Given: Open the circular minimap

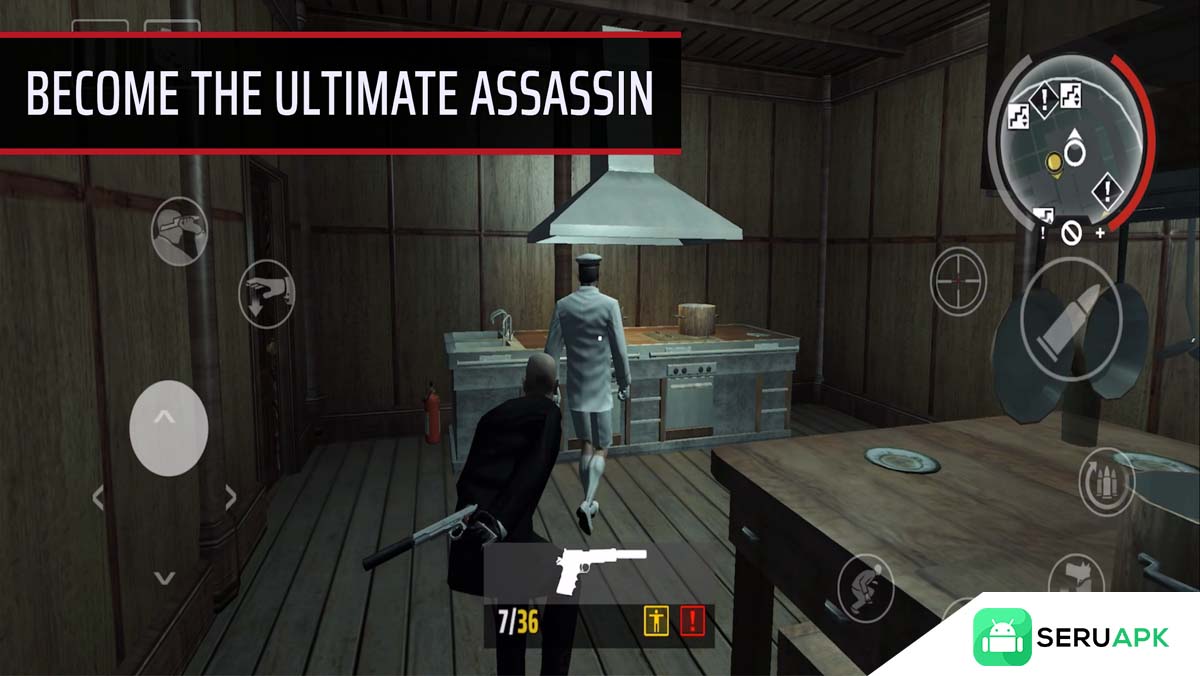Looking at the screenshot, I should coord(1069,140).
